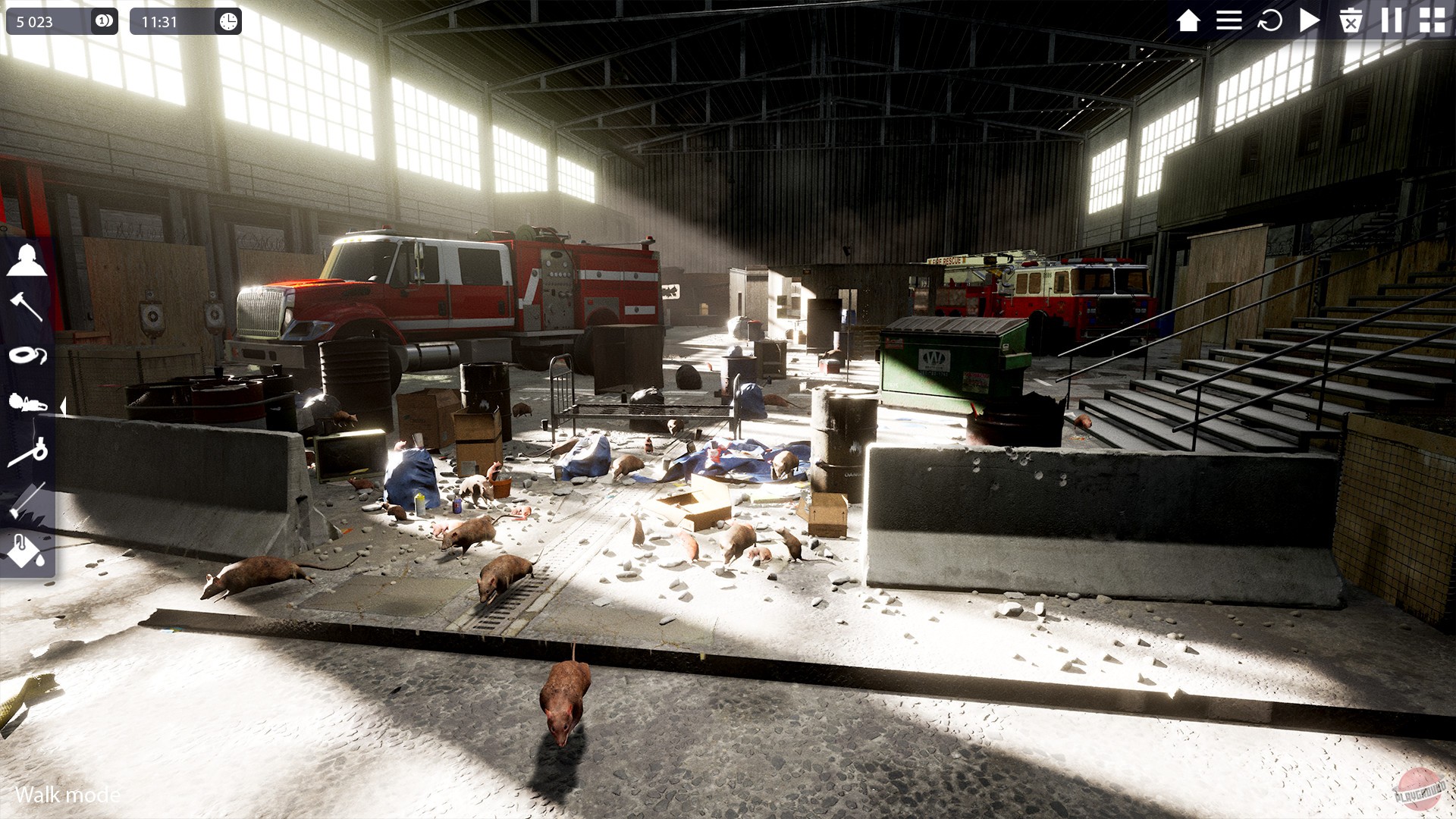Image resolution: width=1456 pixels, height=819 pixels.
Task: Open the trash removal panel
Action: point(1351,20)
